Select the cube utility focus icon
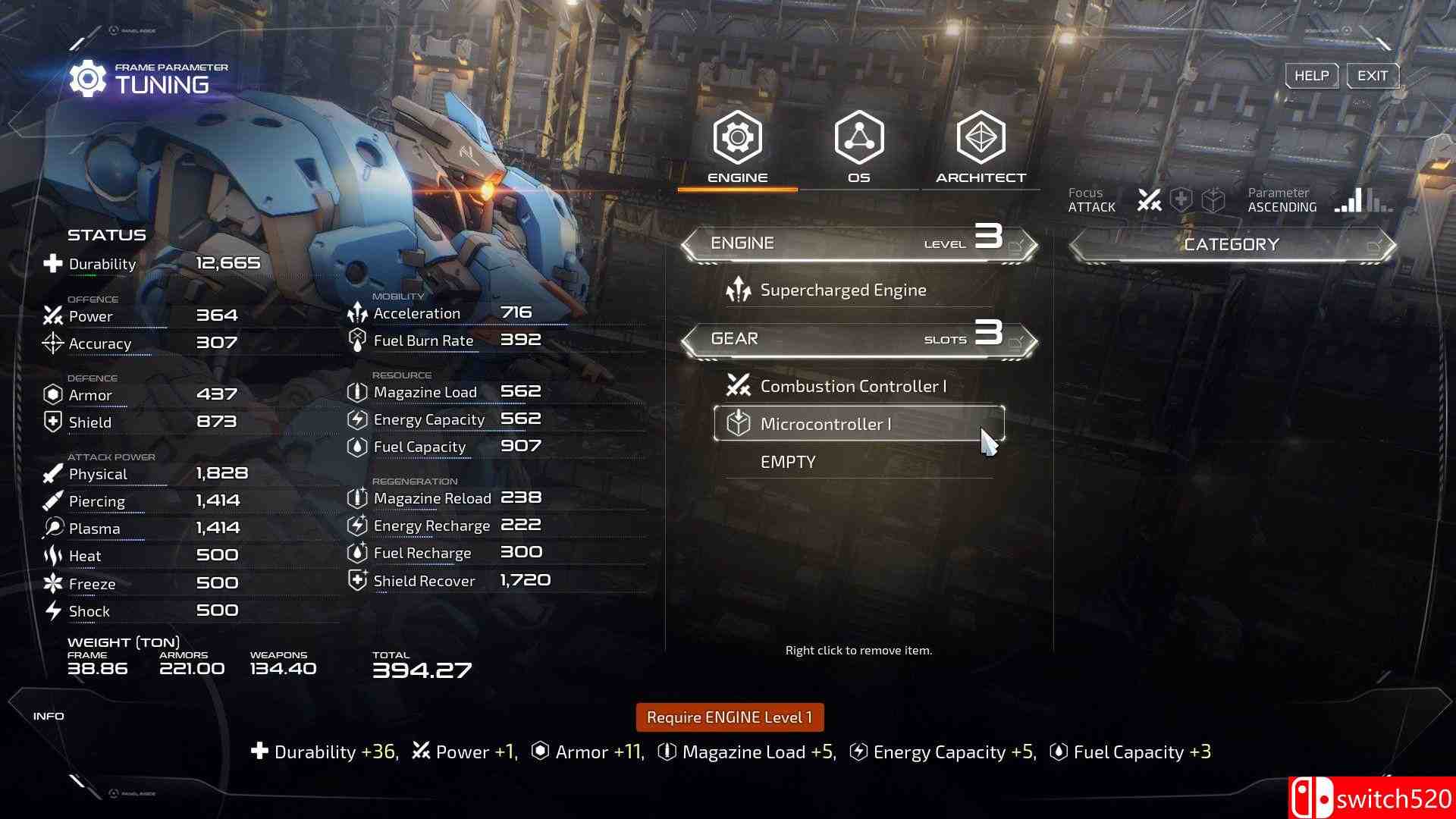This screenshot has width=1456, height=819. [x=1214, y=199]
